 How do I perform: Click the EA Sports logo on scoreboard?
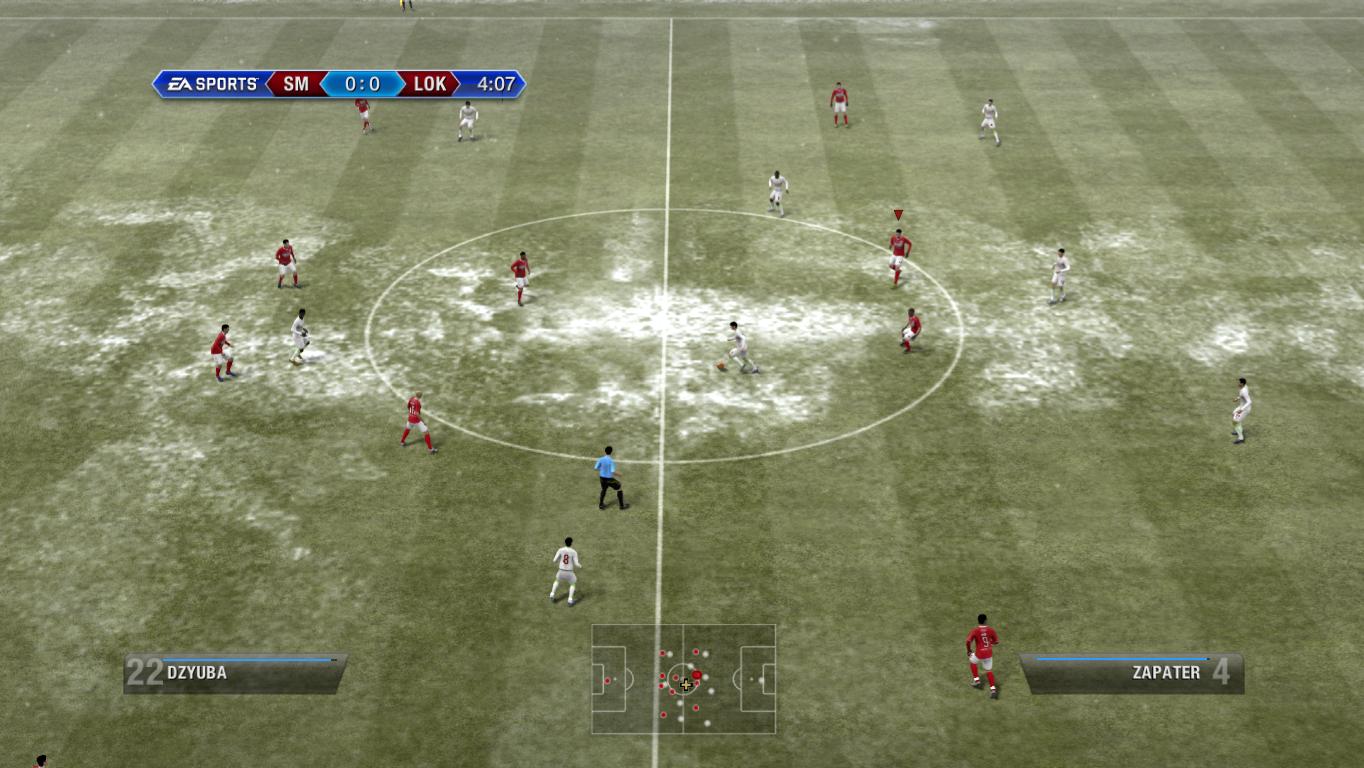point(210,85)
